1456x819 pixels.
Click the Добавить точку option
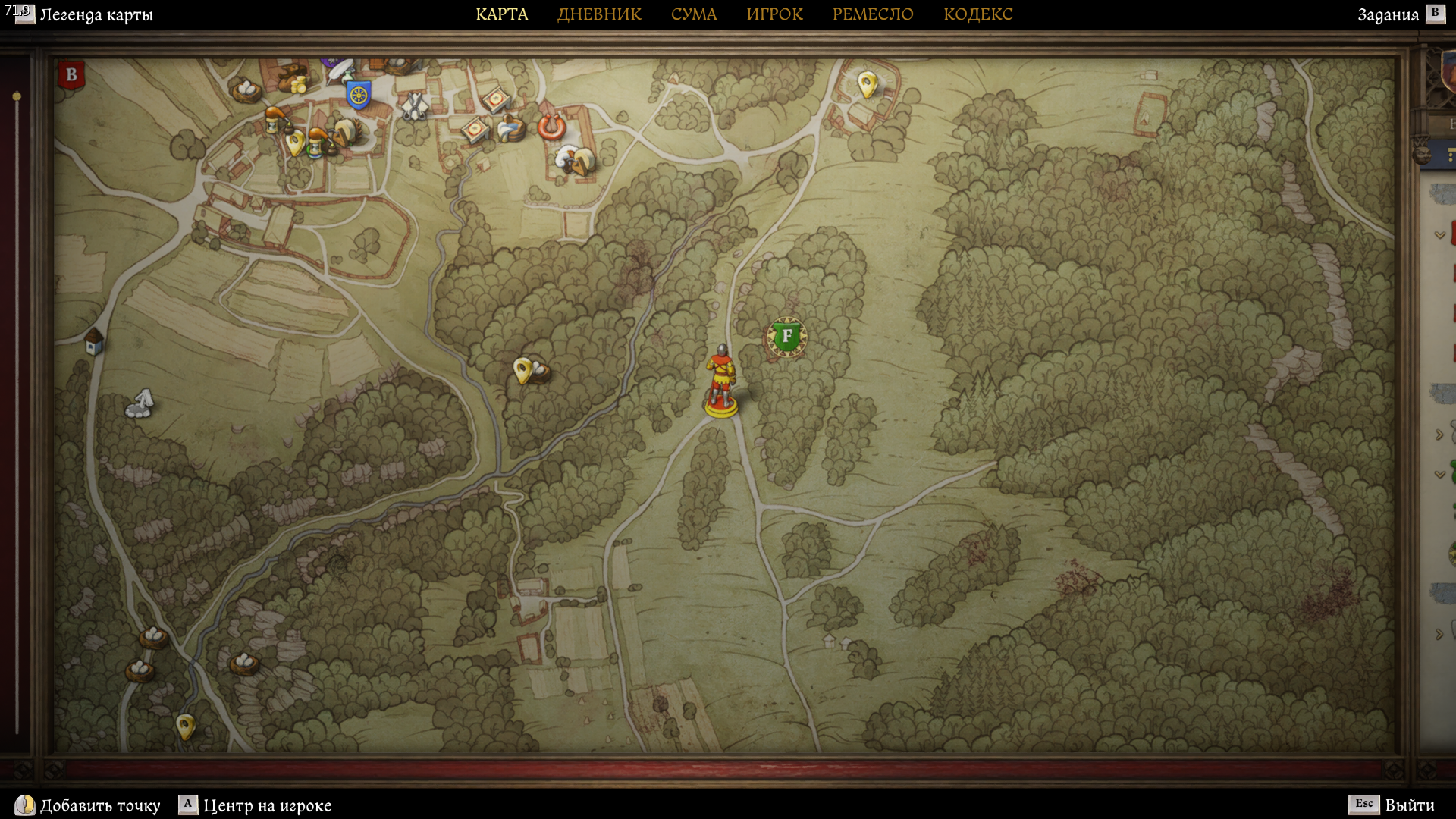pyautogui.click(x=100, y=805)
